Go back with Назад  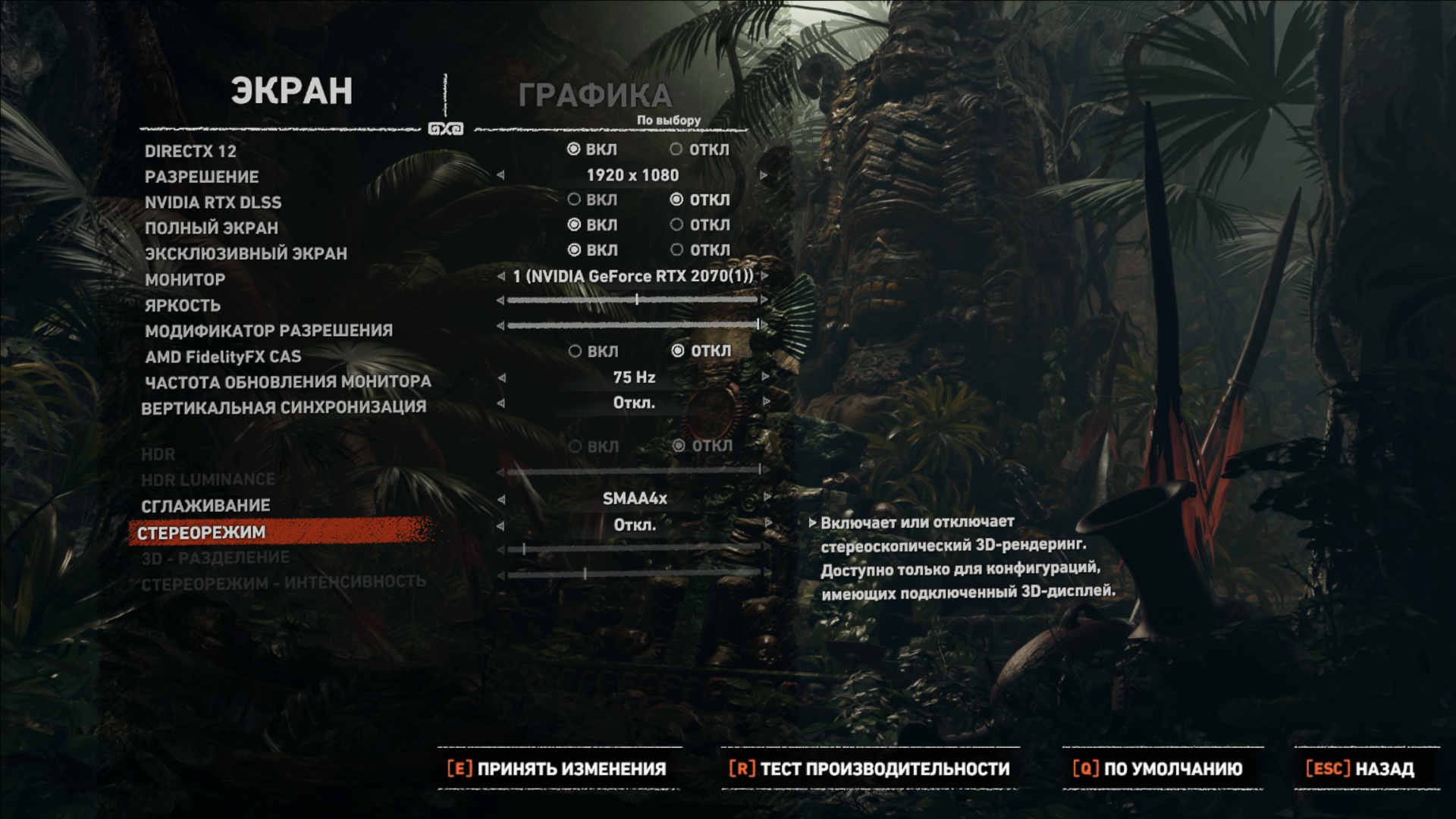[1360, 769]
